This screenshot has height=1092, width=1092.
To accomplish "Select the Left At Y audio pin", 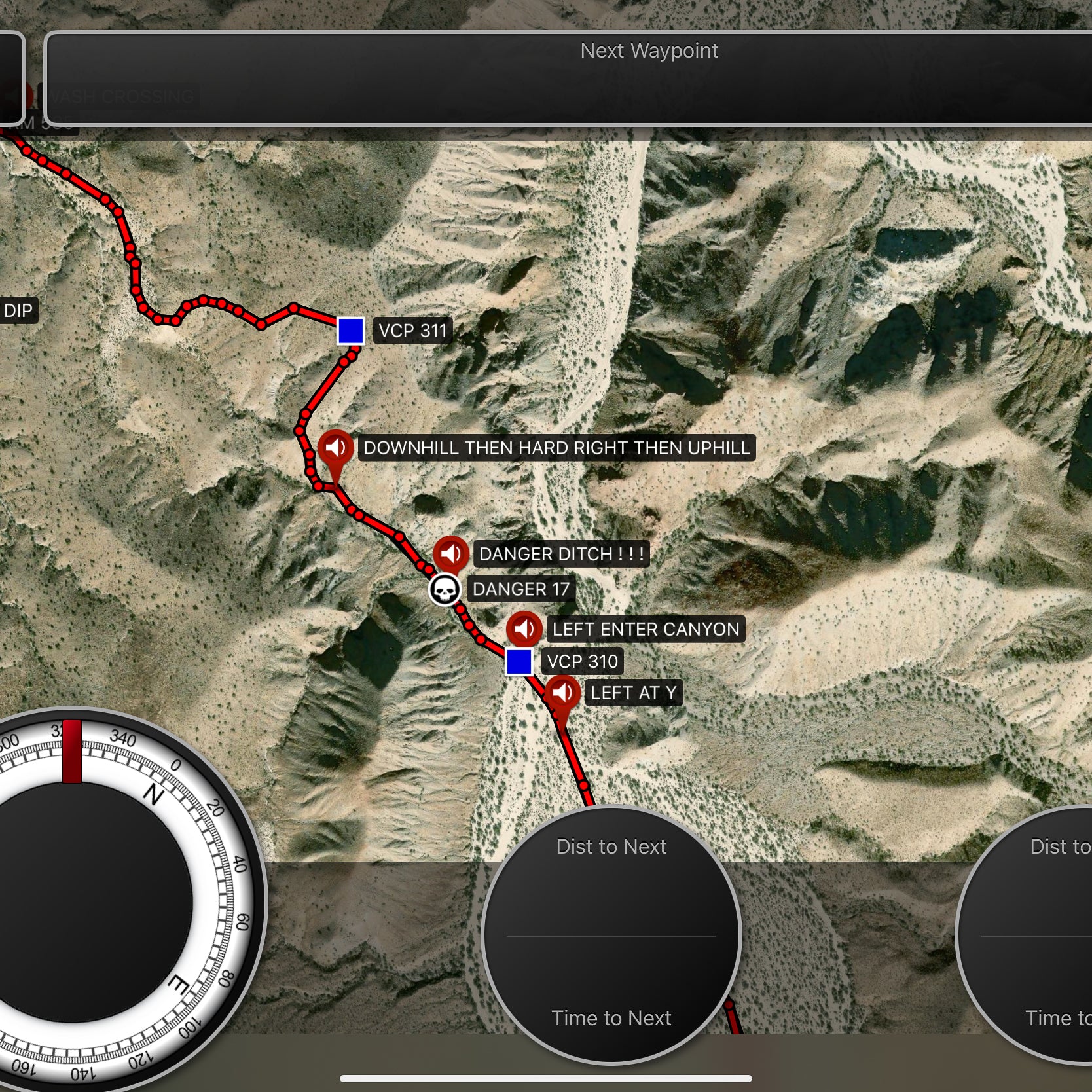I will [x=562, y=693].
